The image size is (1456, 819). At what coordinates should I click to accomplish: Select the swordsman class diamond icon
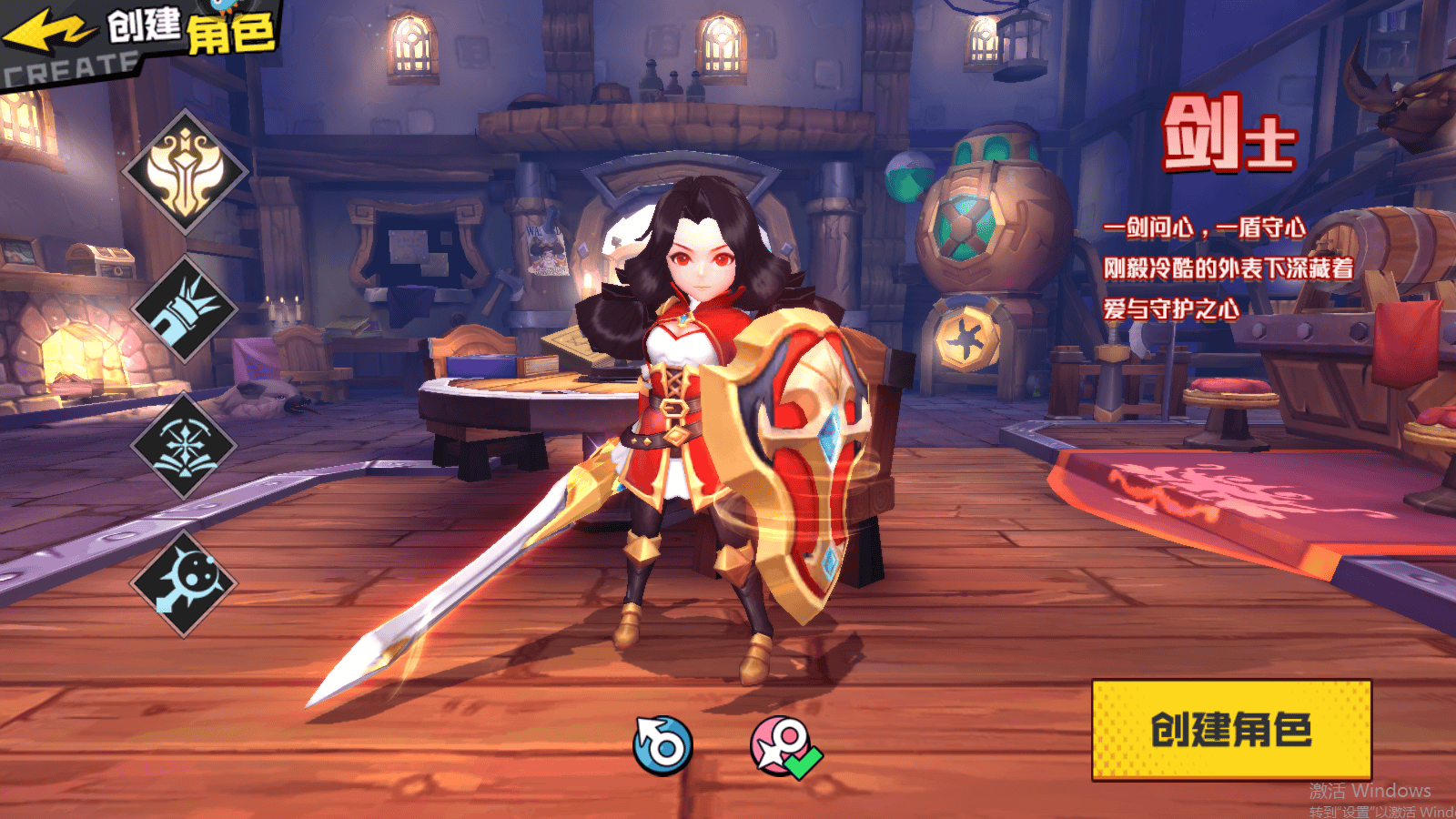[x=186, y=172]
